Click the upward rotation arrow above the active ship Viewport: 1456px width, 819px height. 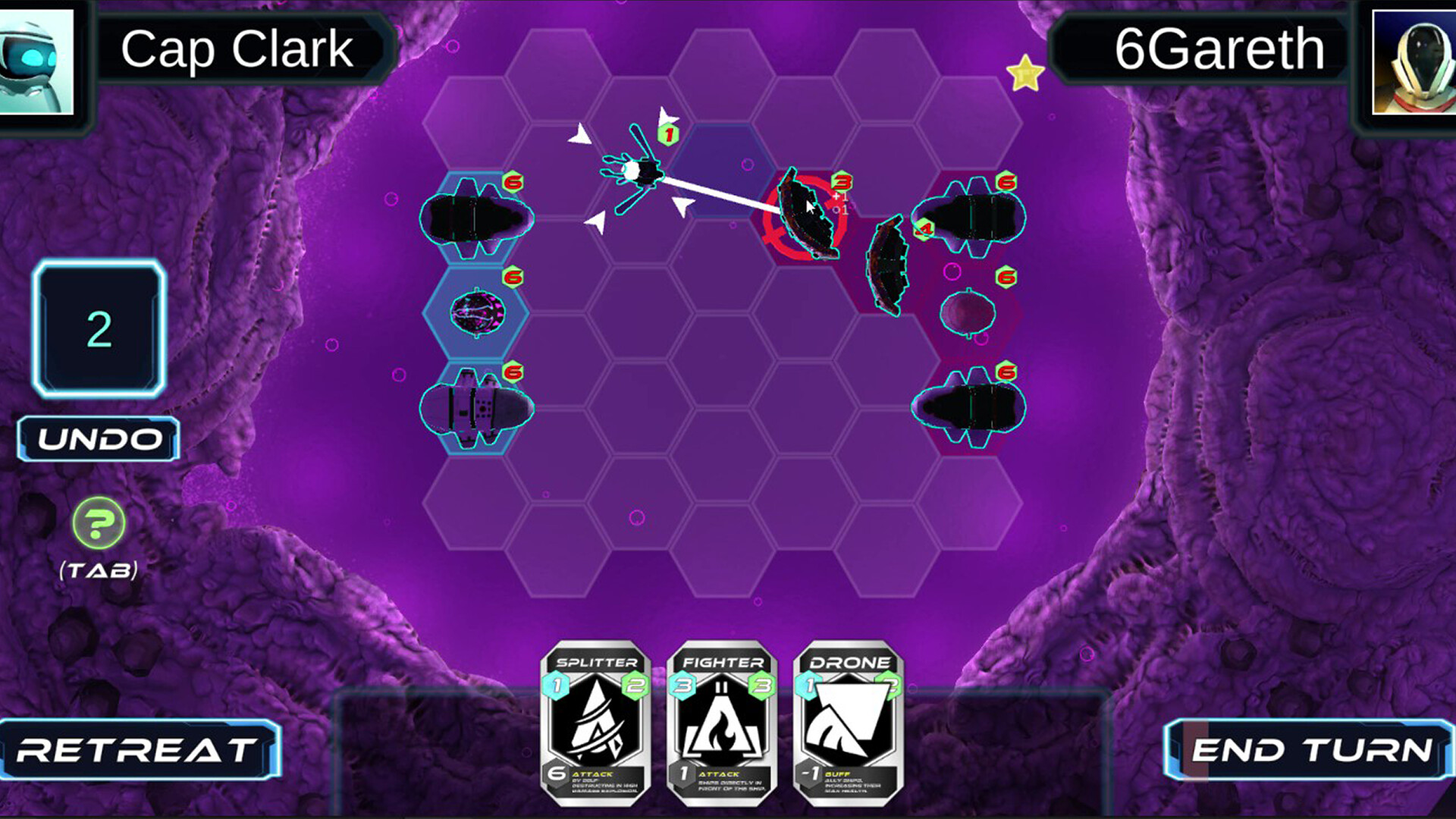pyautogui.click(x=666, y=115)
